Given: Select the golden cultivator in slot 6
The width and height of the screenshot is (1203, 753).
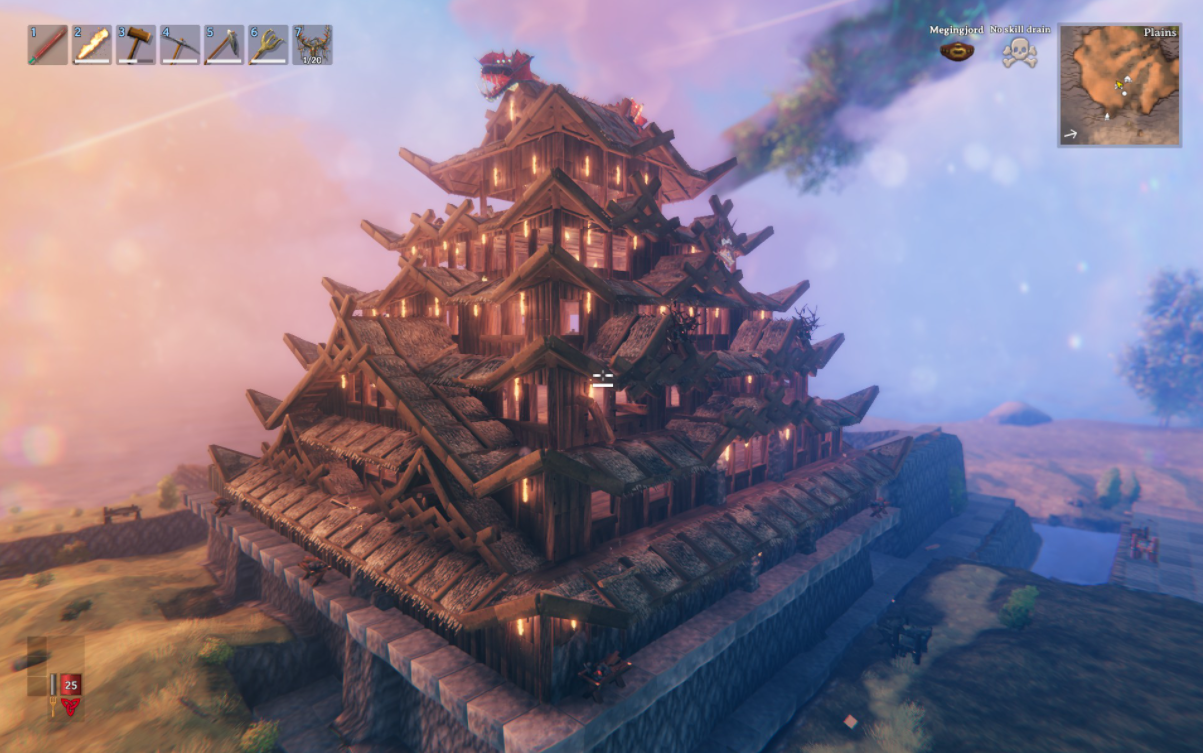Looking at the screenshot, I should [268, 45].
